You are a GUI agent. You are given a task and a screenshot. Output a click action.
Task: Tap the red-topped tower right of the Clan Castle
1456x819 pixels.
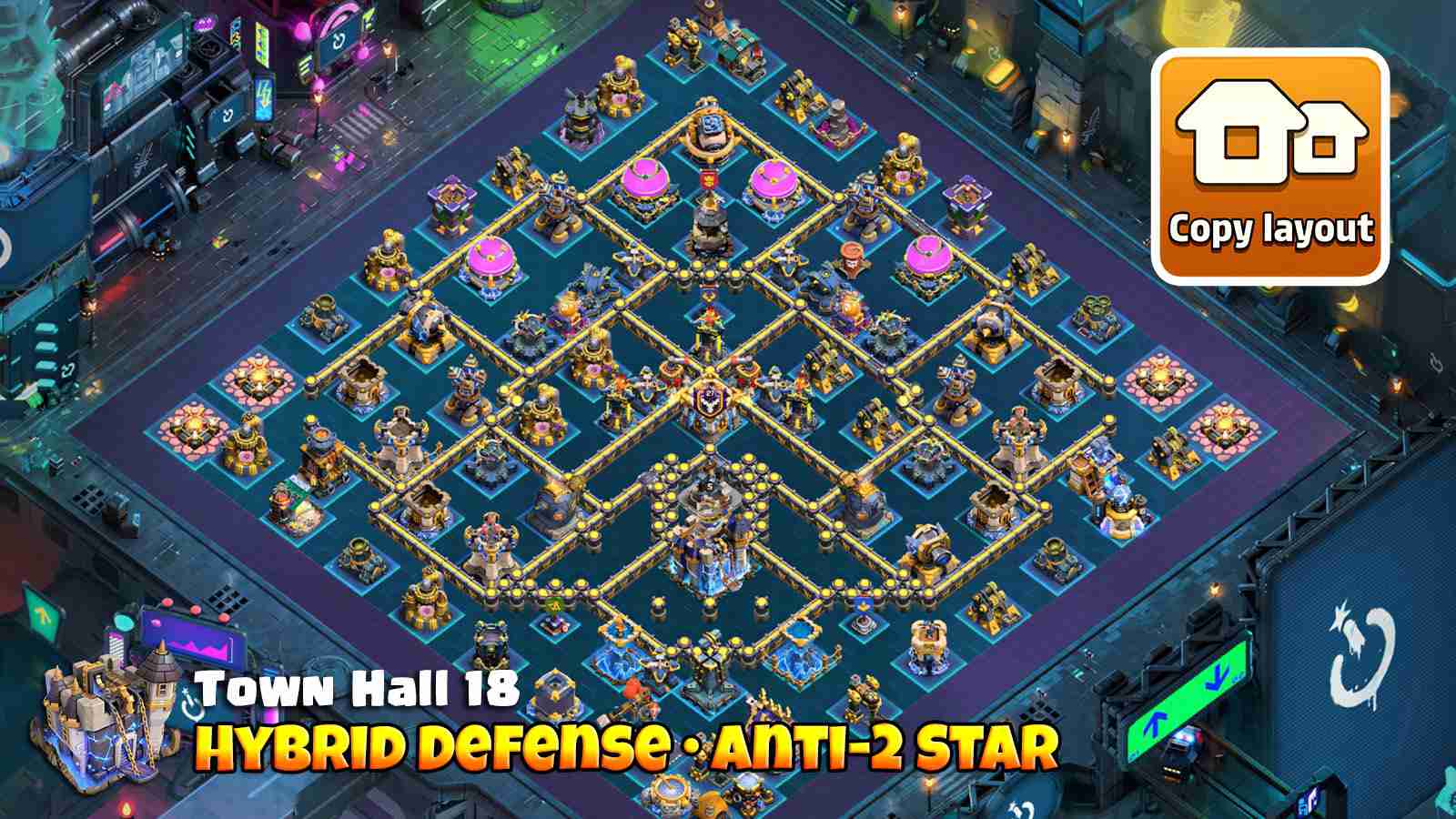click(853, 256)
